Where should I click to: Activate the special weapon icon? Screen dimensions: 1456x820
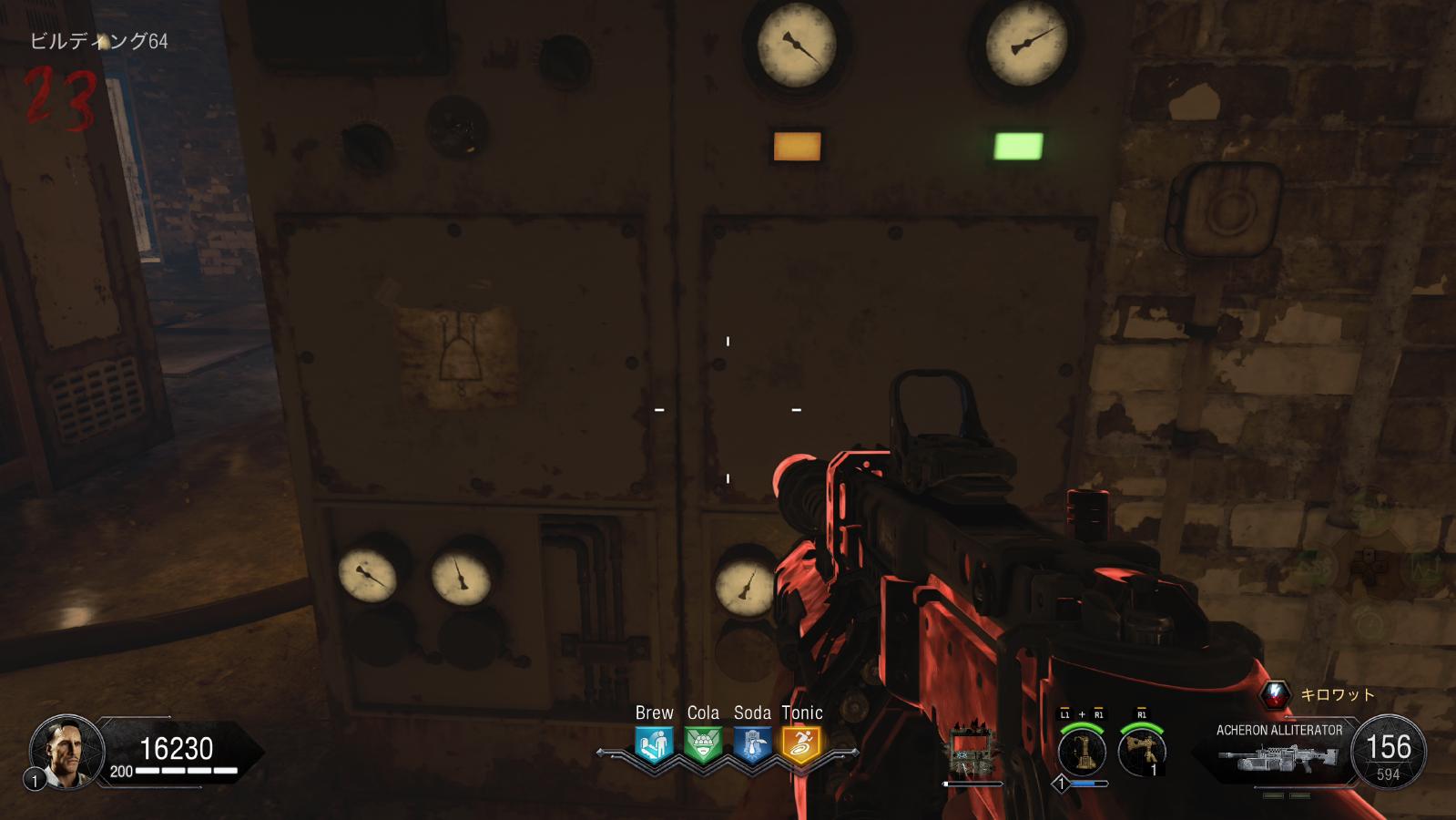[1082, 753]
